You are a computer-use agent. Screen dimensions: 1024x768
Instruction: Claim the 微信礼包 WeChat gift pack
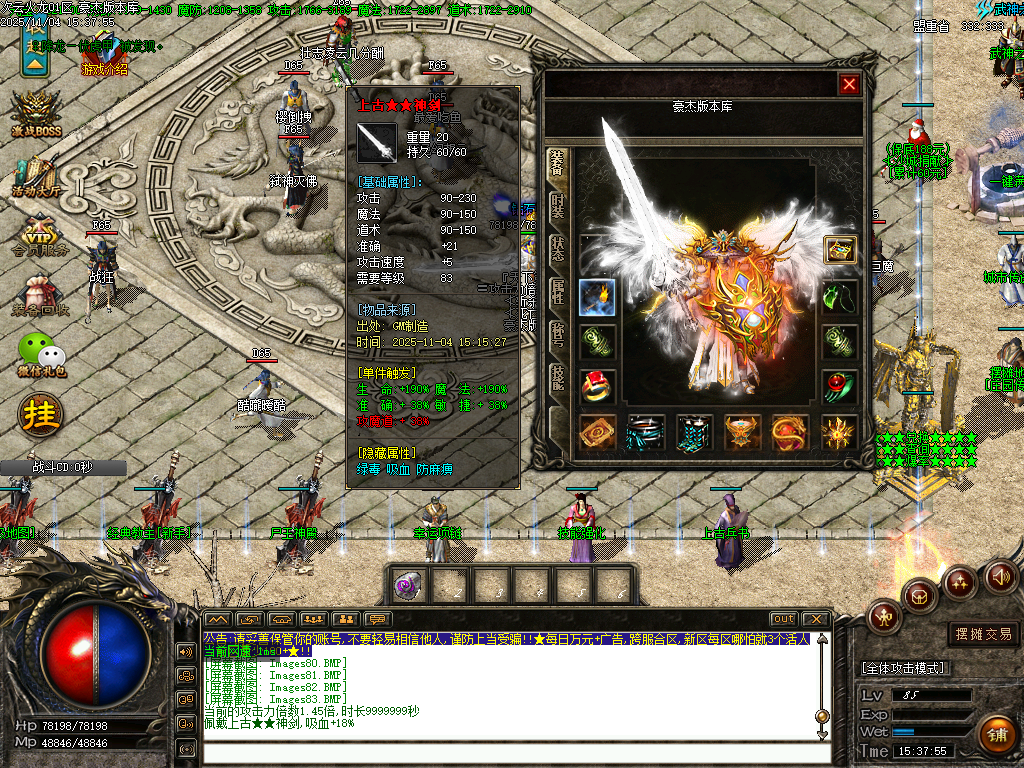click(x=41, y=355)
